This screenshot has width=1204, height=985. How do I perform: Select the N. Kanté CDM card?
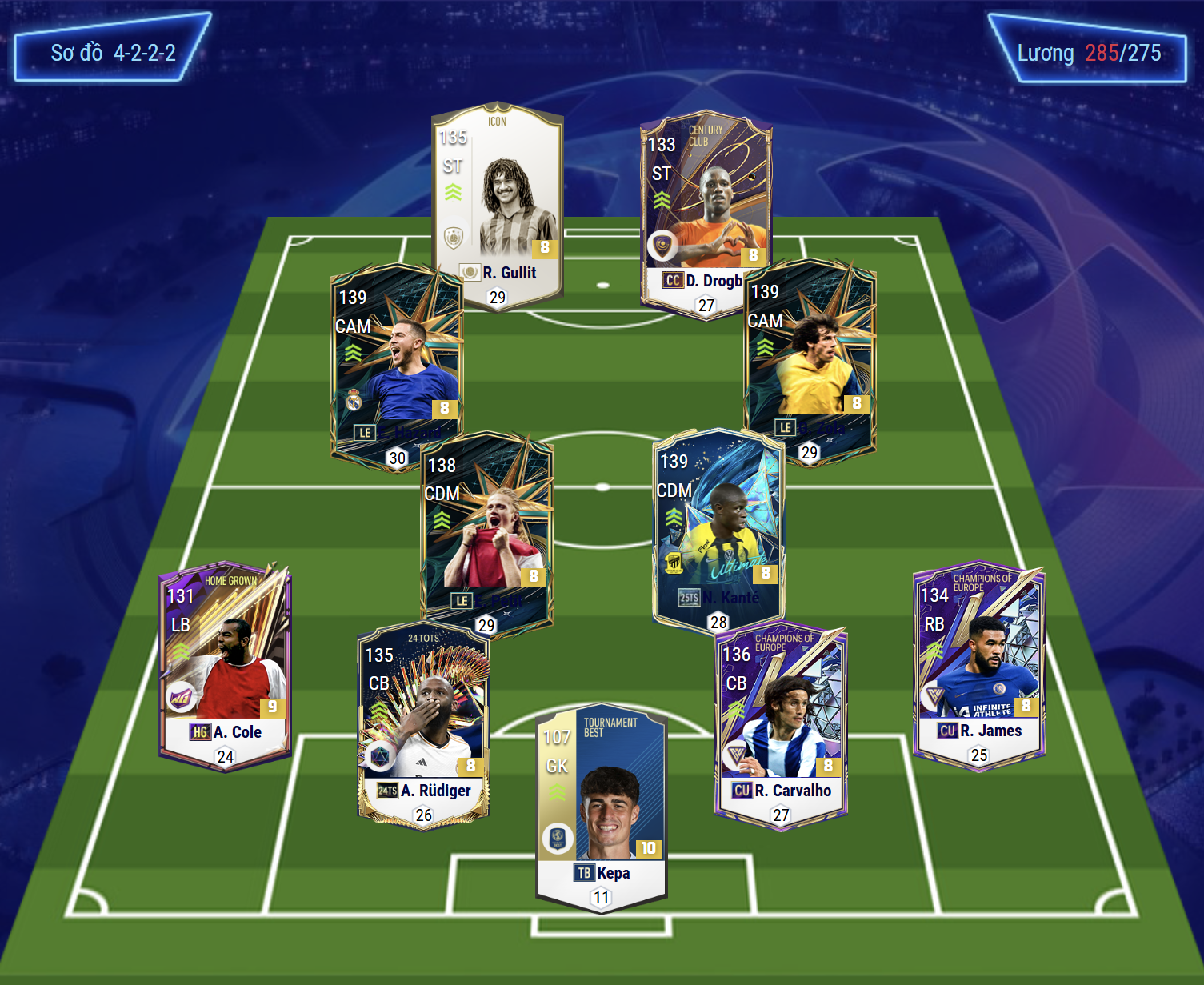[x=718, y=528]
